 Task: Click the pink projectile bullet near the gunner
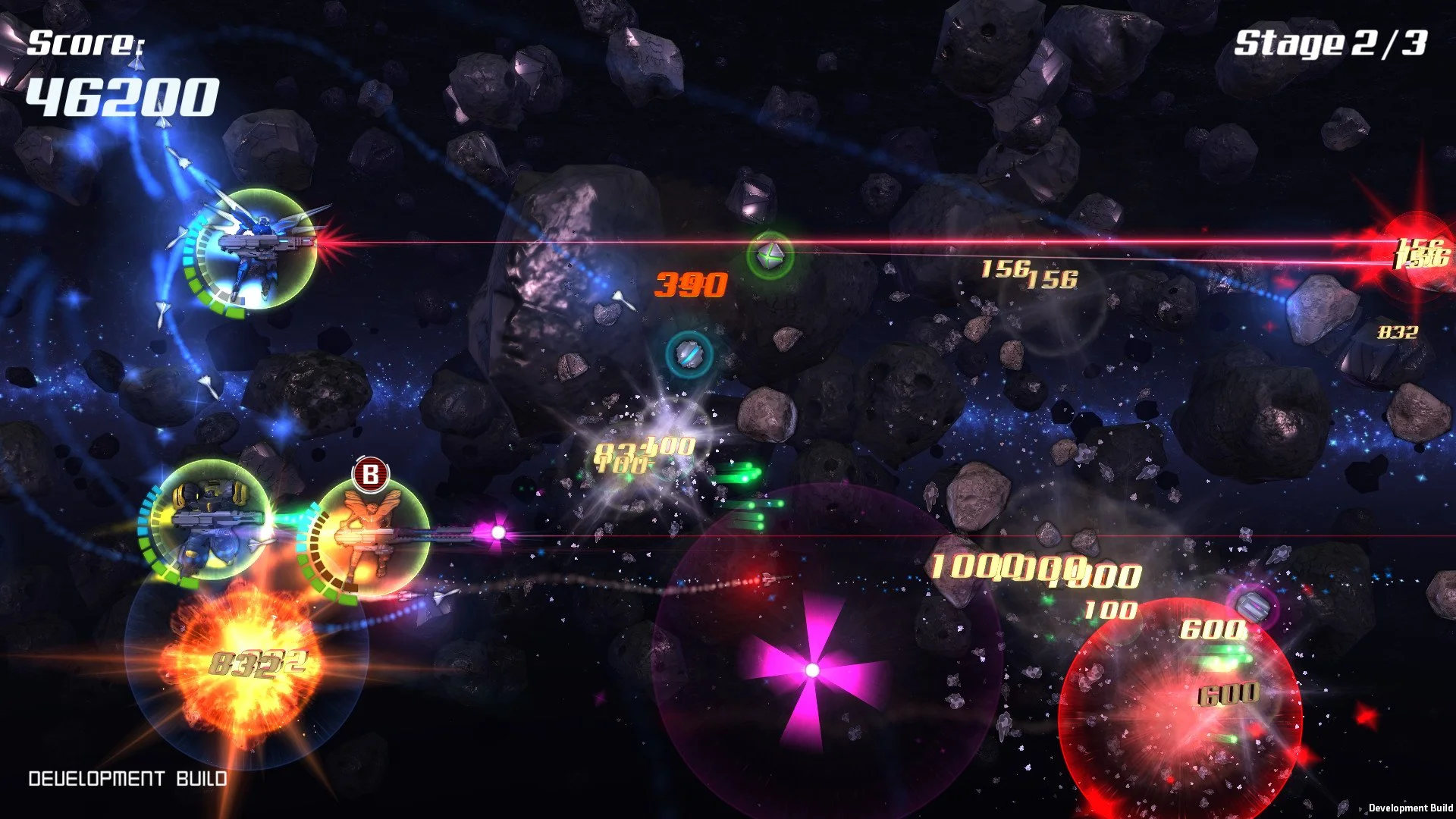497,532
